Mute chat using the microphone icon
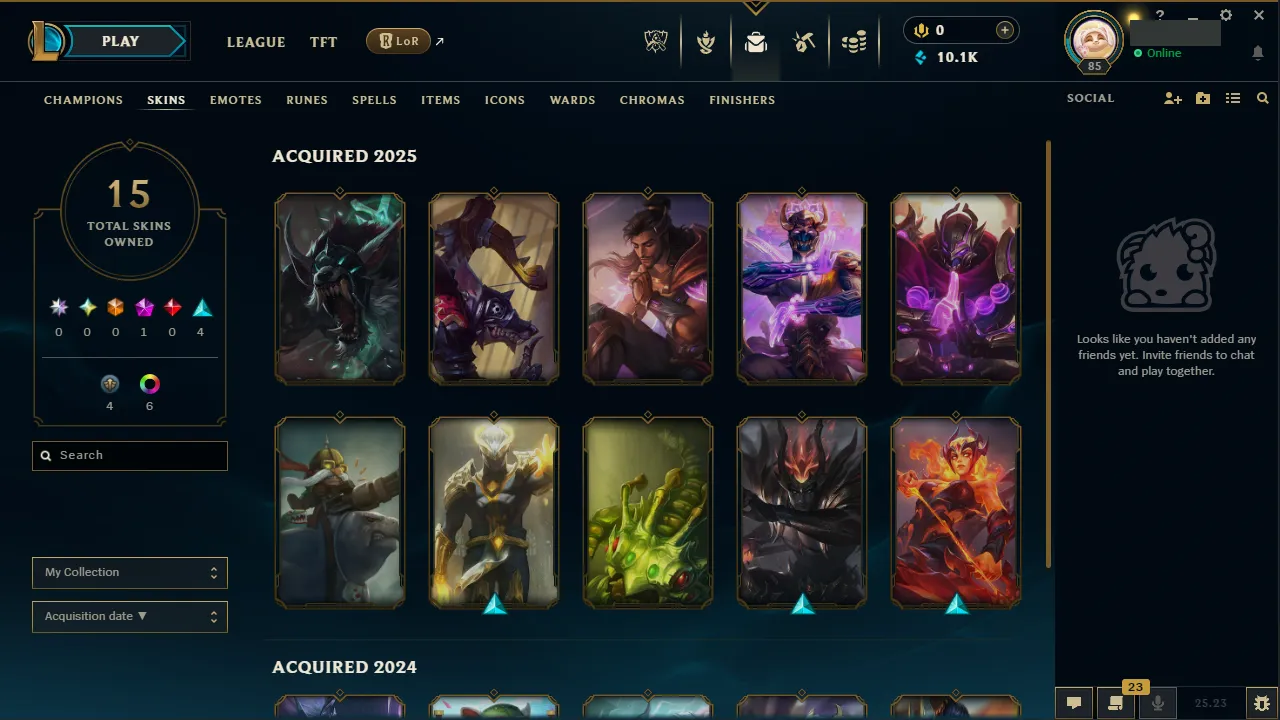1280x720 pixels. 1157,701
